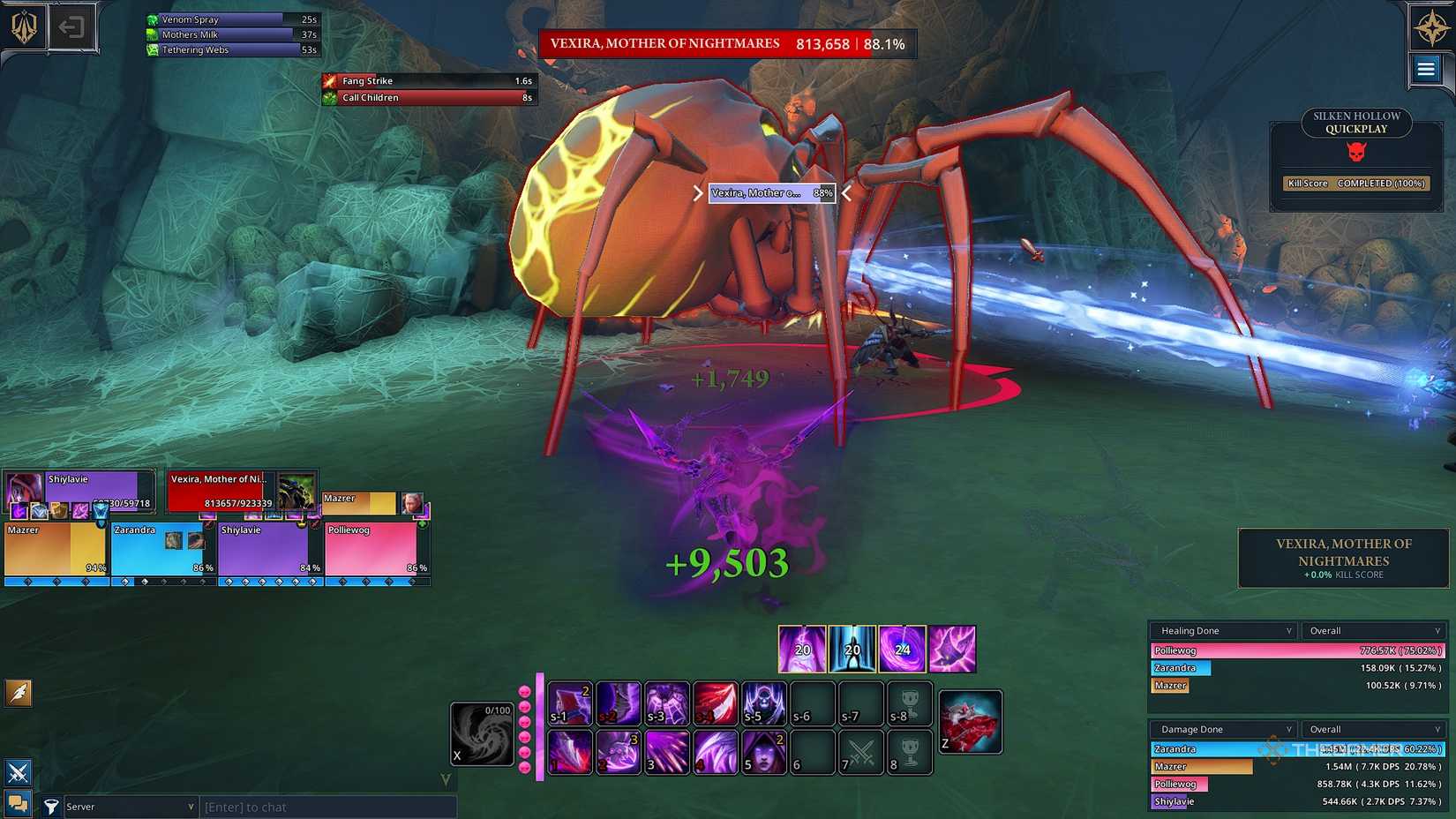This screenshot has height=819, width=1456.
Task: Toggle the chat filter funnel icon
Action: click(51, 806)
